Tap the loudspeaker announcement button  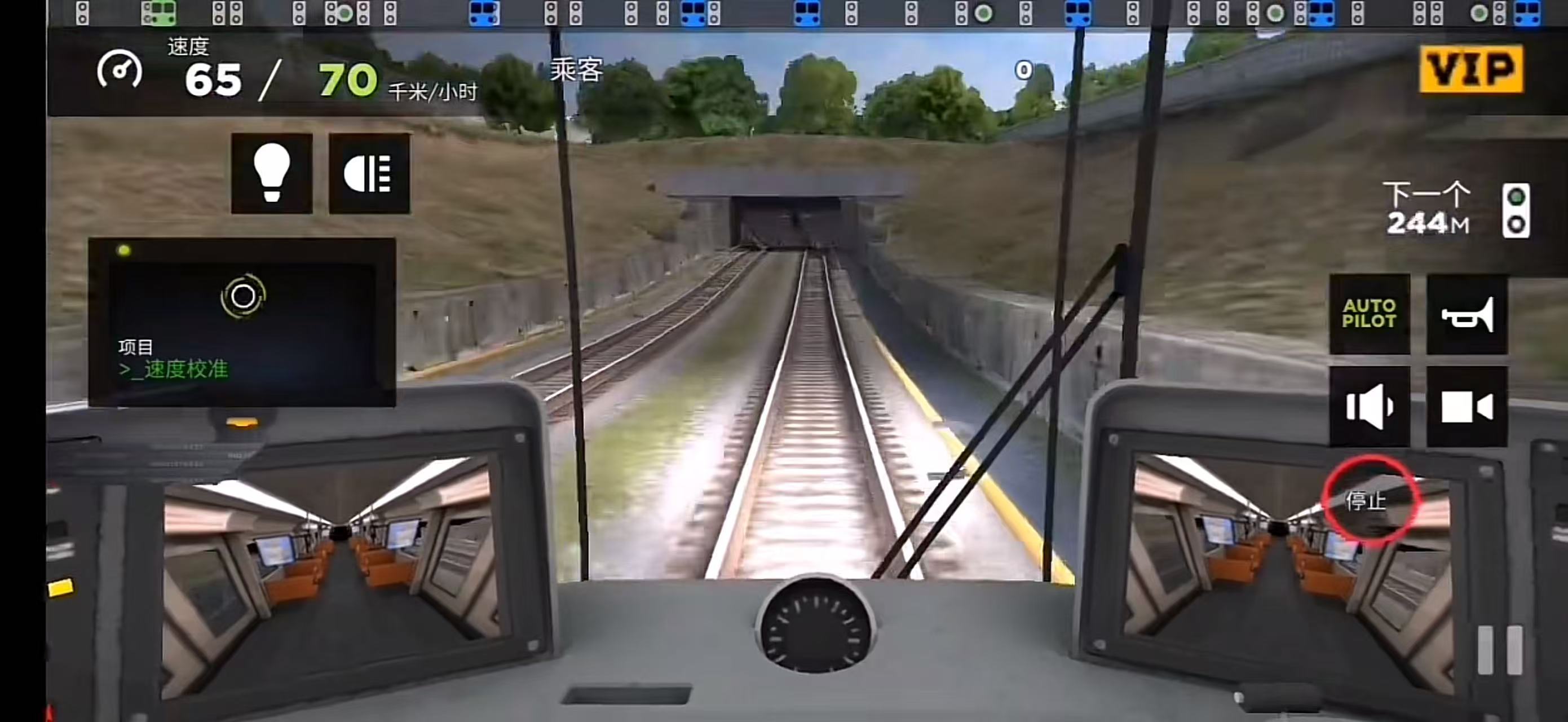point(1370,407)
